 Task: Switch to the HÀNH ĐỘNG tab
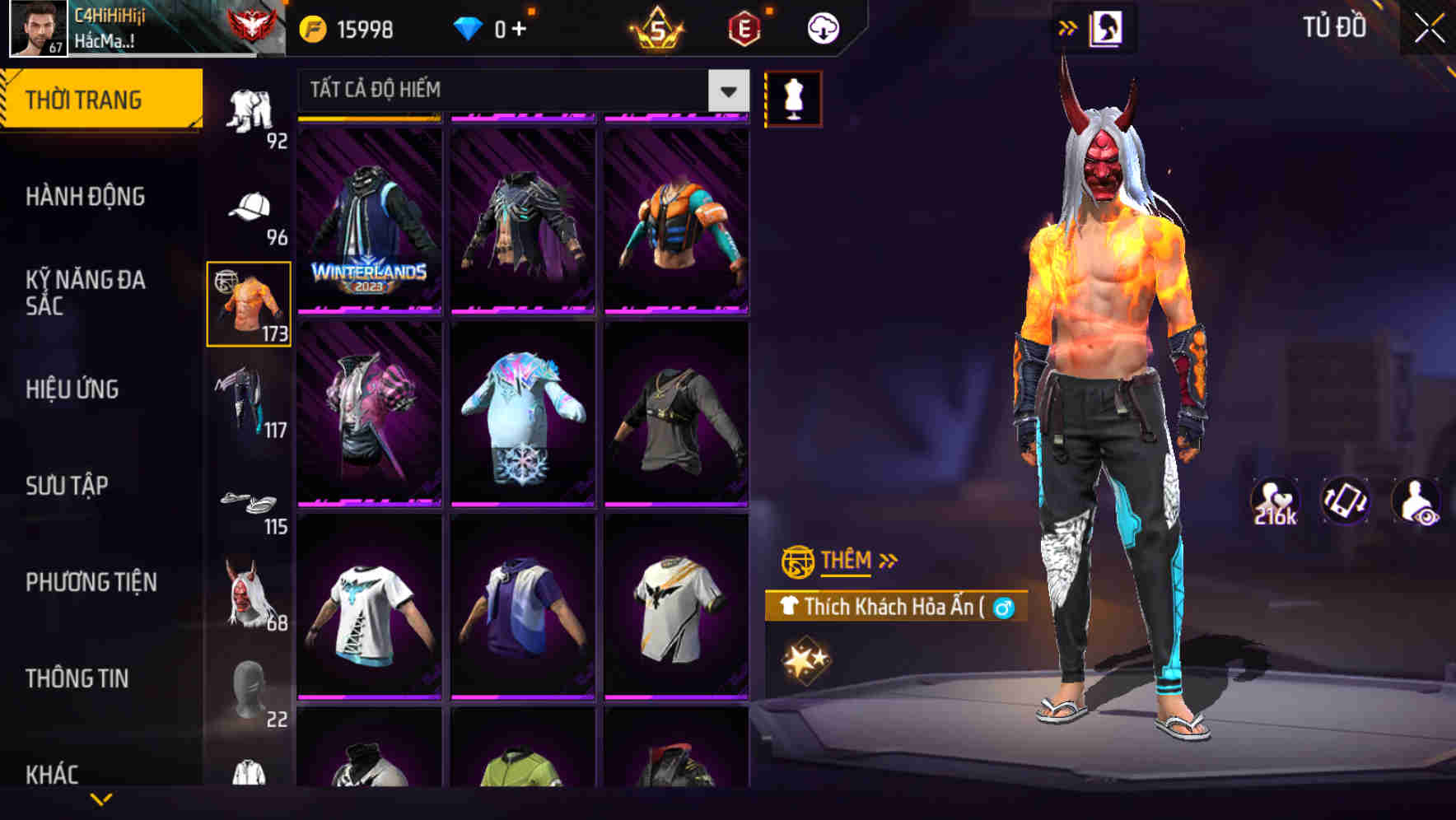tap(86, 196)
